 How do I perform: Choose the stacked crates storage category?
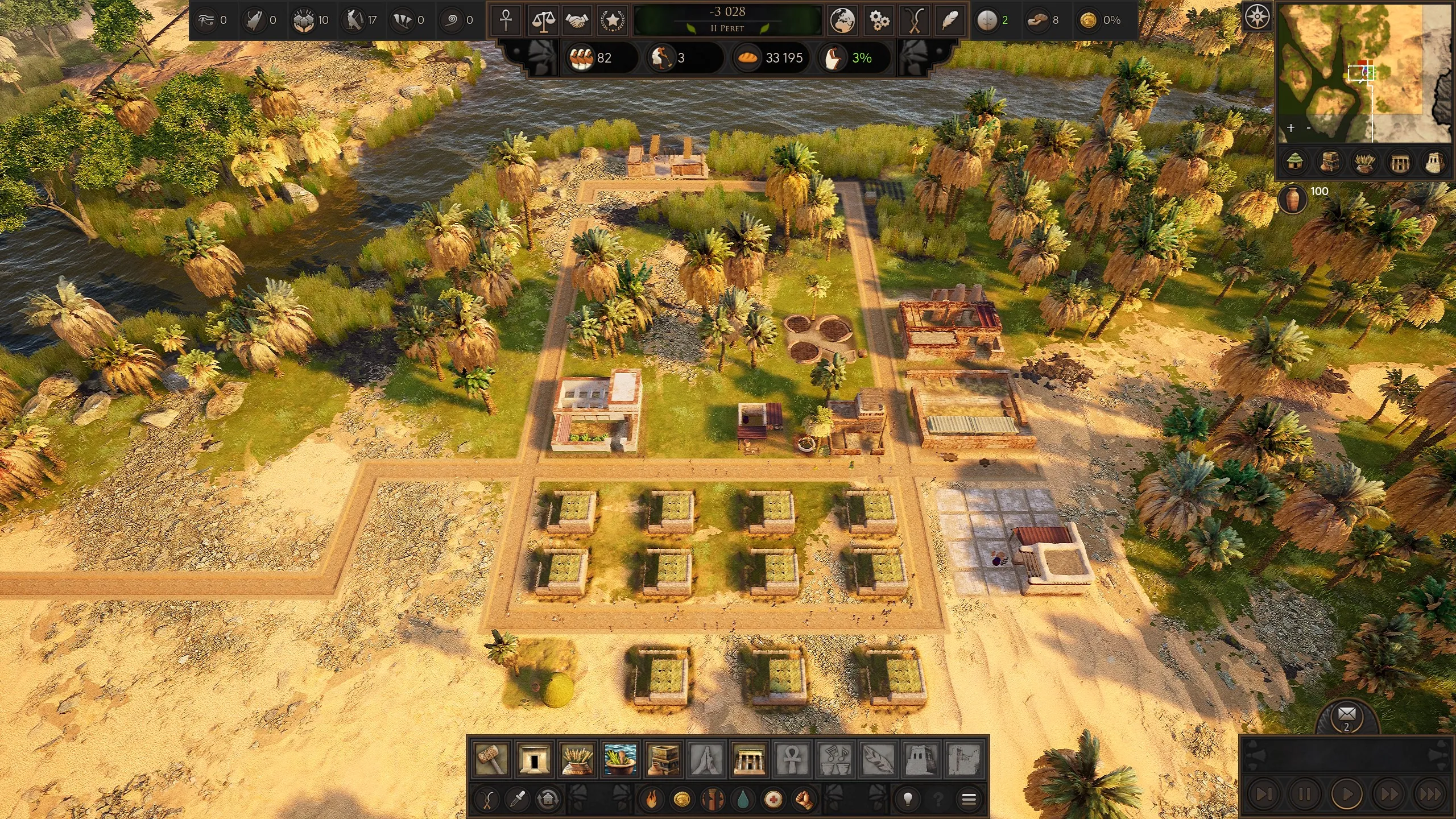coord(663,759)
